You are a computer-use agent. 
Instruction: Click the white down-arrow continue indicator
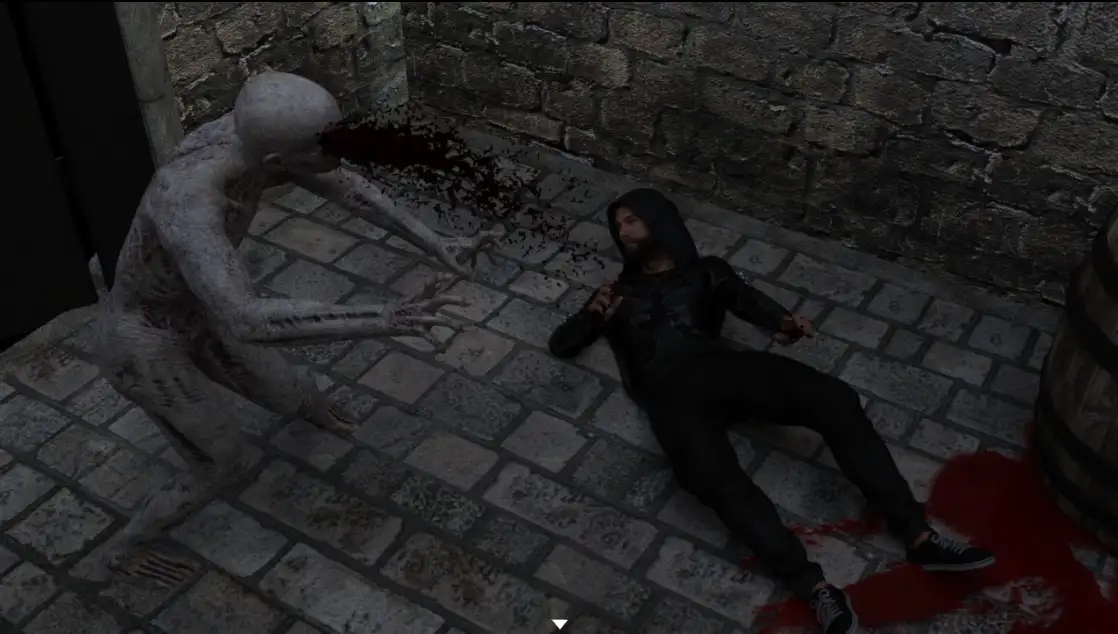pyautogui.click(x=560, y=625)
